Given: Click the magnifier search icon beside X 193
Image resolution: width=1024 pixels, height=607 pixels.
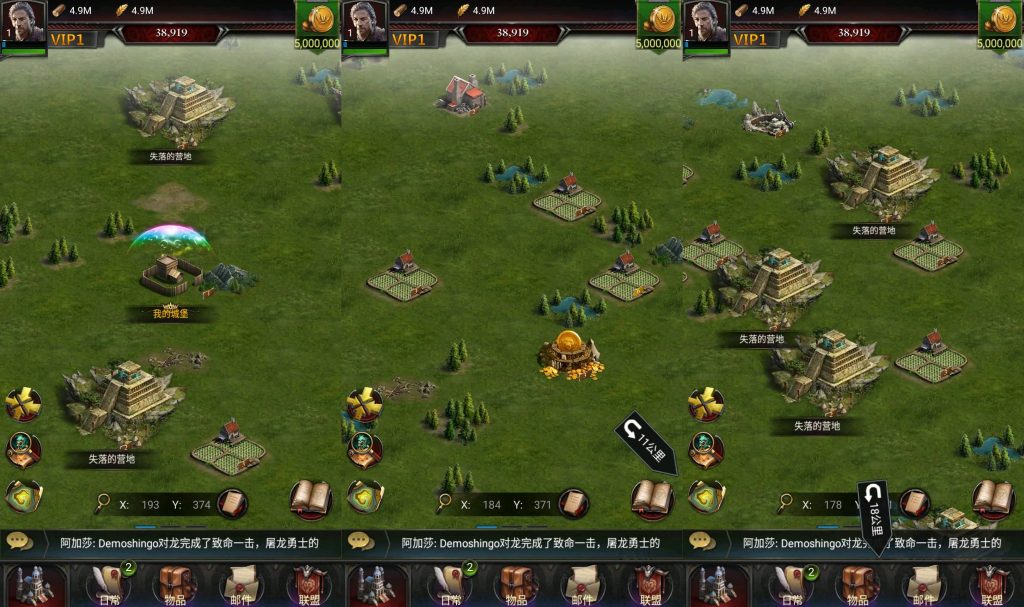Looking at the screenshot, I should (x=103, y=503).
